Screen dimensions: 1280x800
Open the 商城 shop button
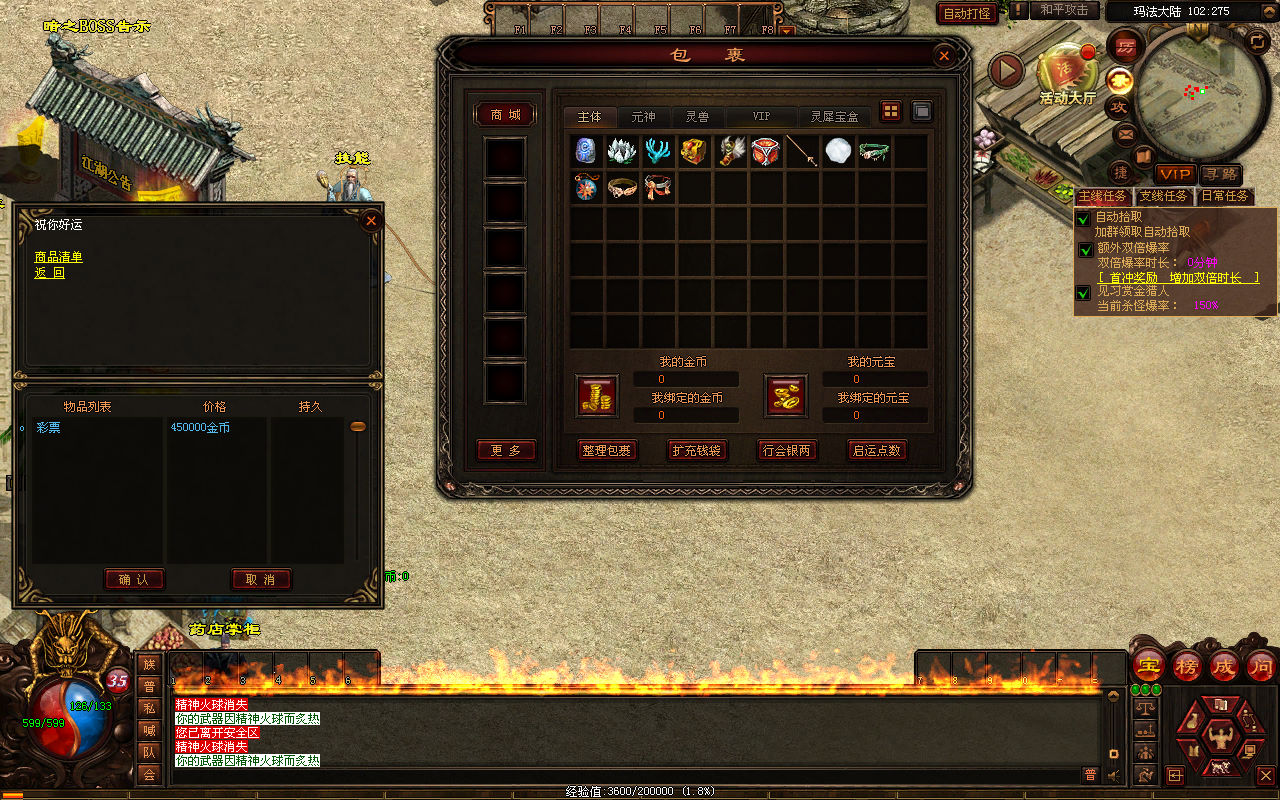click(505, 115)
